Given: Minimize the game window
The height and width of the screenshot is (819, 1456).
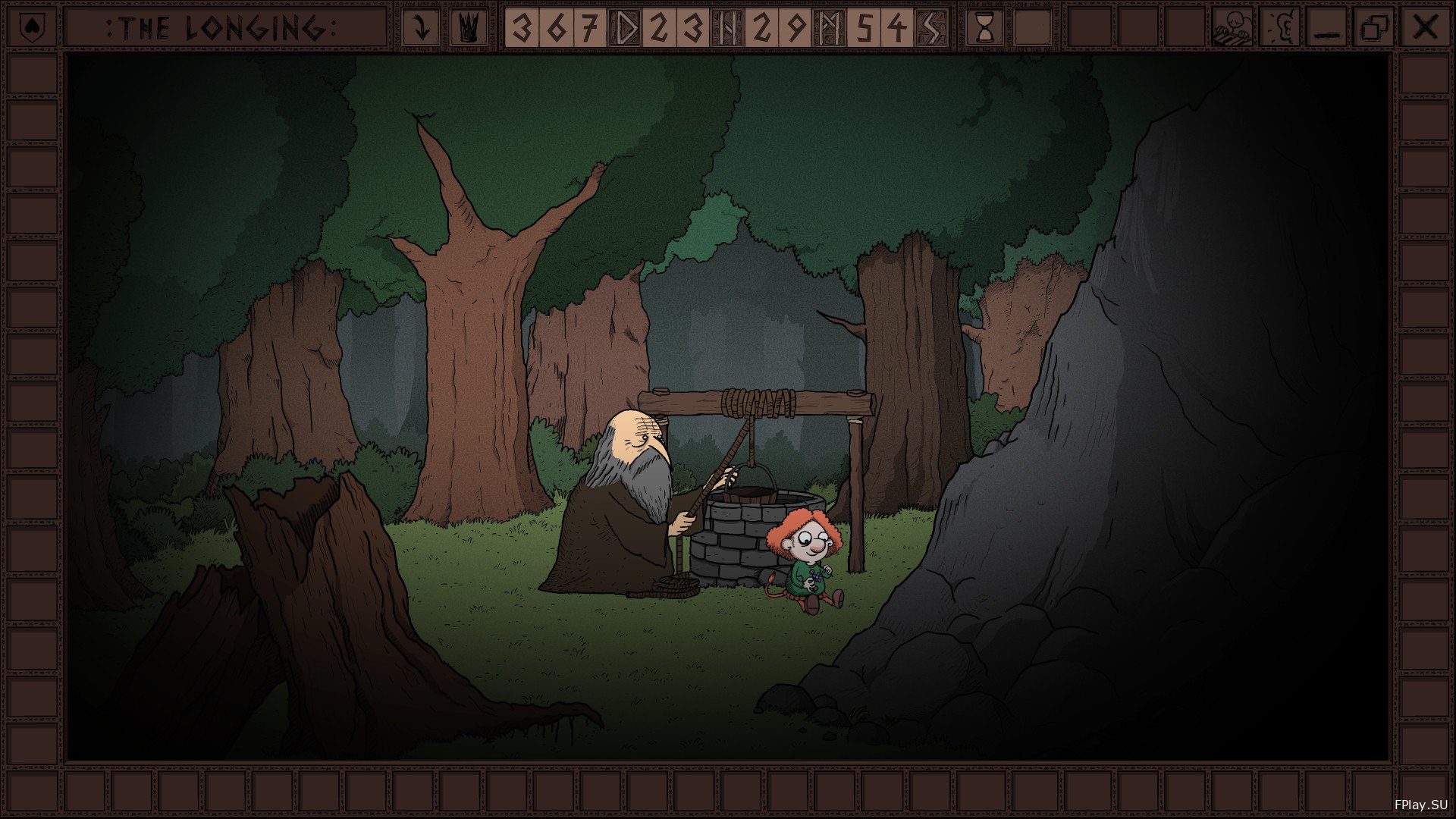Looking at the screenshot, I should tap(1327, 28).
